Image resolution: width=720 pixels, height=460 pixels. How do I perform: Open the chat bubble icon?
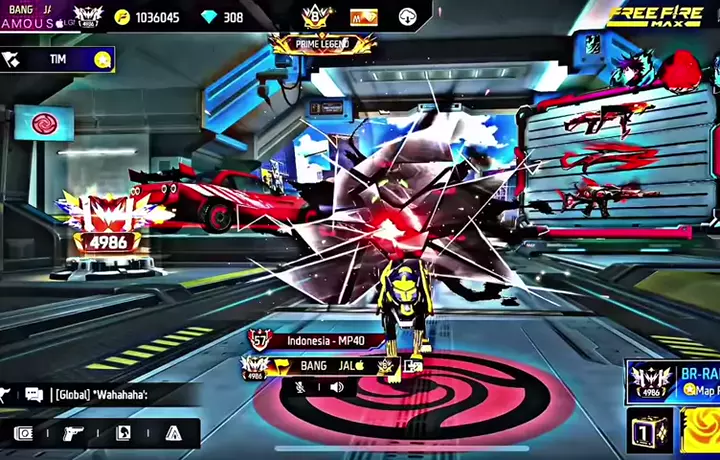[x=34, y=395]
